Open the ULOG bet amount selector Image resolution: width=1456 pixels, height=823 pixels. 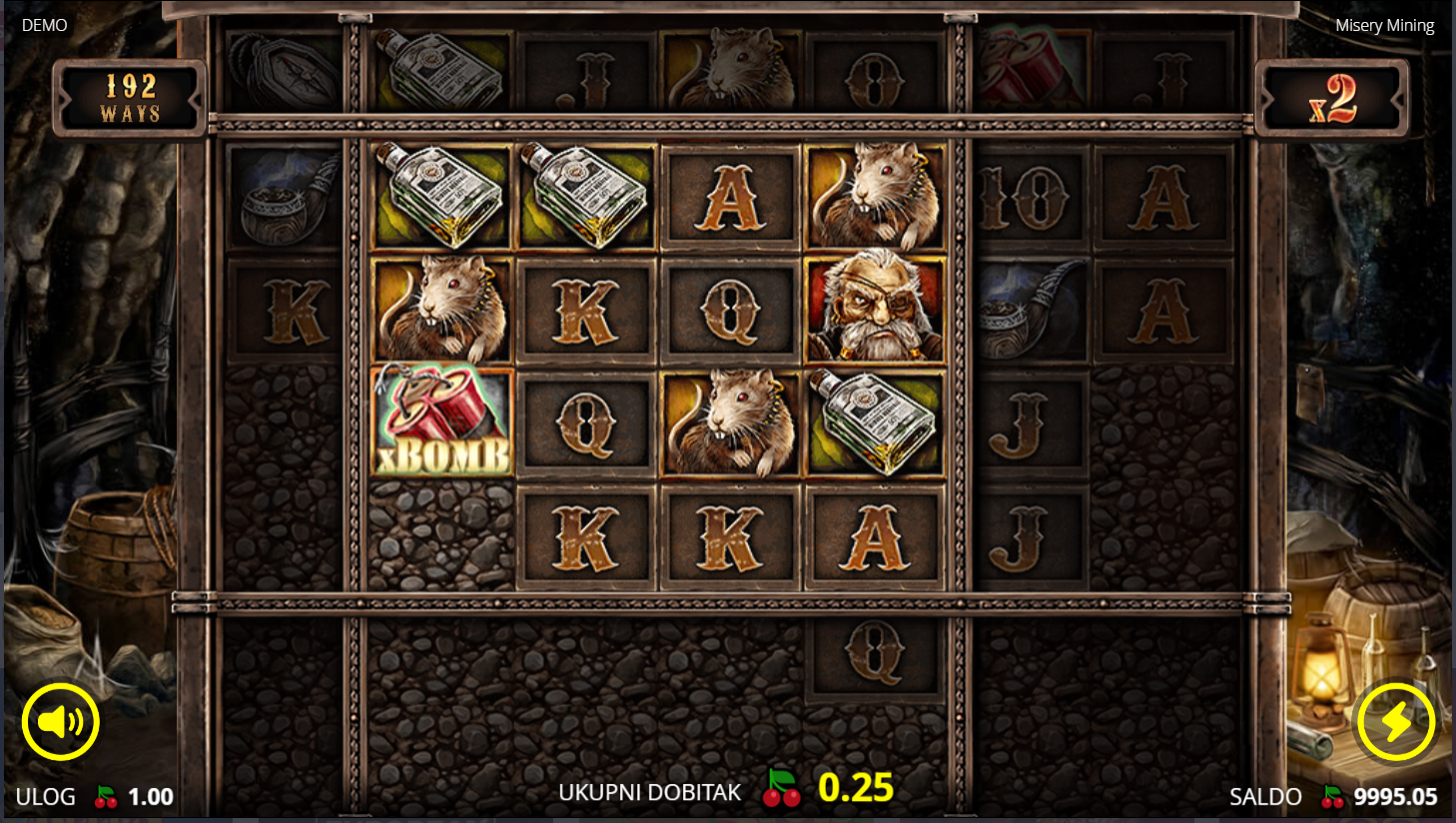click(95, 797)
